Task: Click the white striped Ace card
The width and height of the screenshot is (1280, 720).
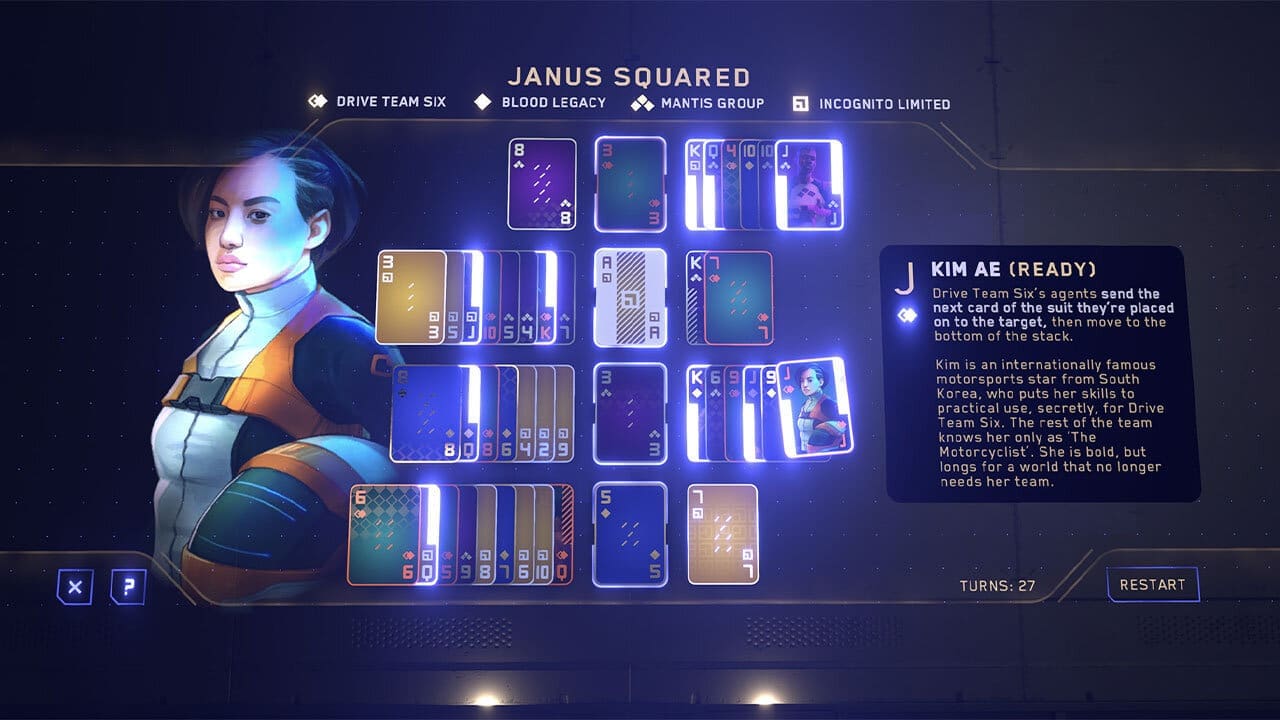Action: (630, 298)
